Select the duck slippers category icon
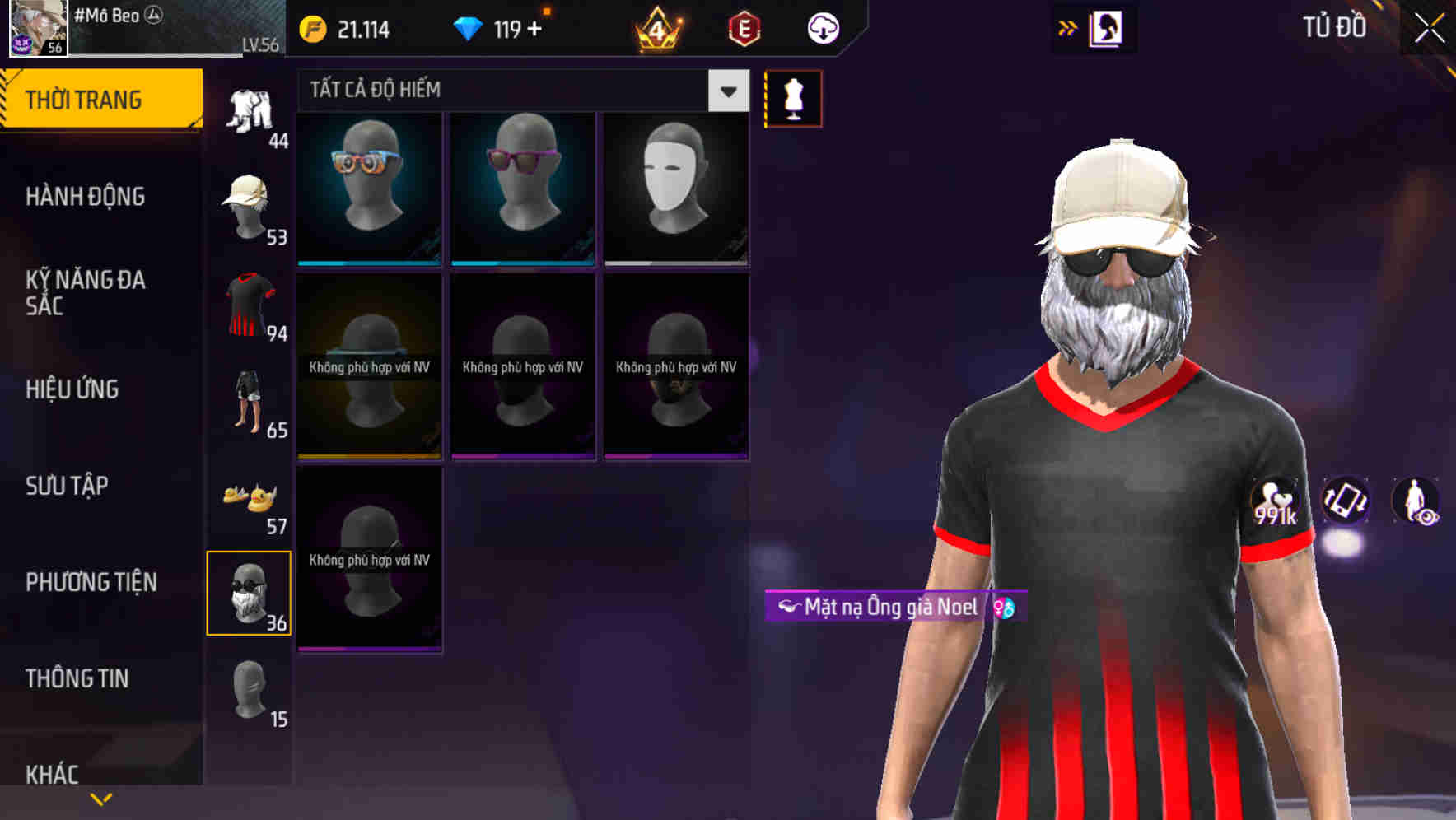Screen dimensions: 1456x820 247,494
